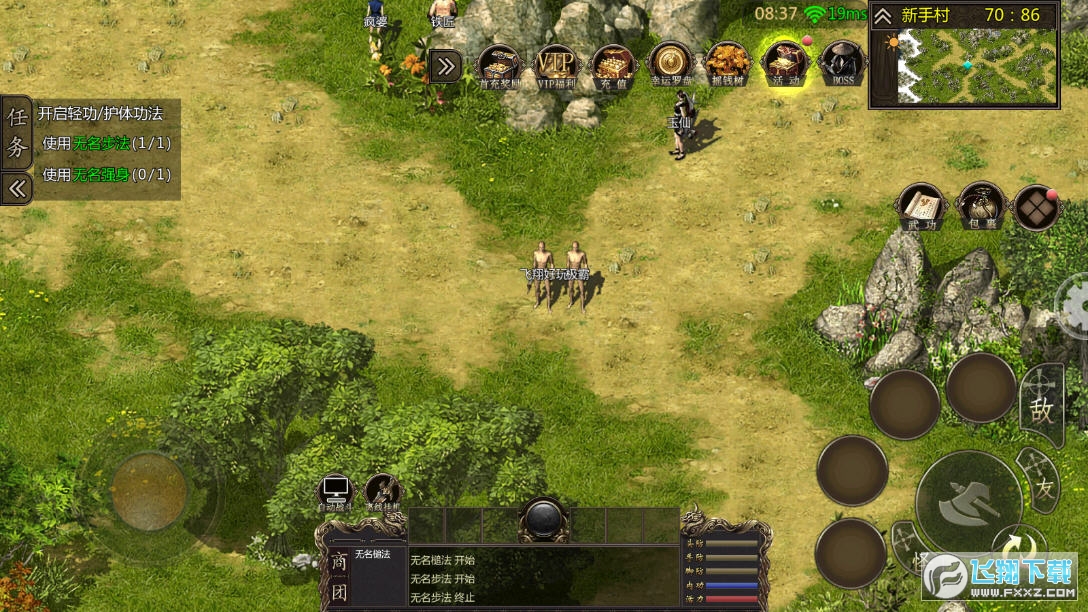Image resolution: width=1088 pixels, height=612 pixels.
Task: Open the 包裹 bag inventory
Action: [x=979, y=207]
